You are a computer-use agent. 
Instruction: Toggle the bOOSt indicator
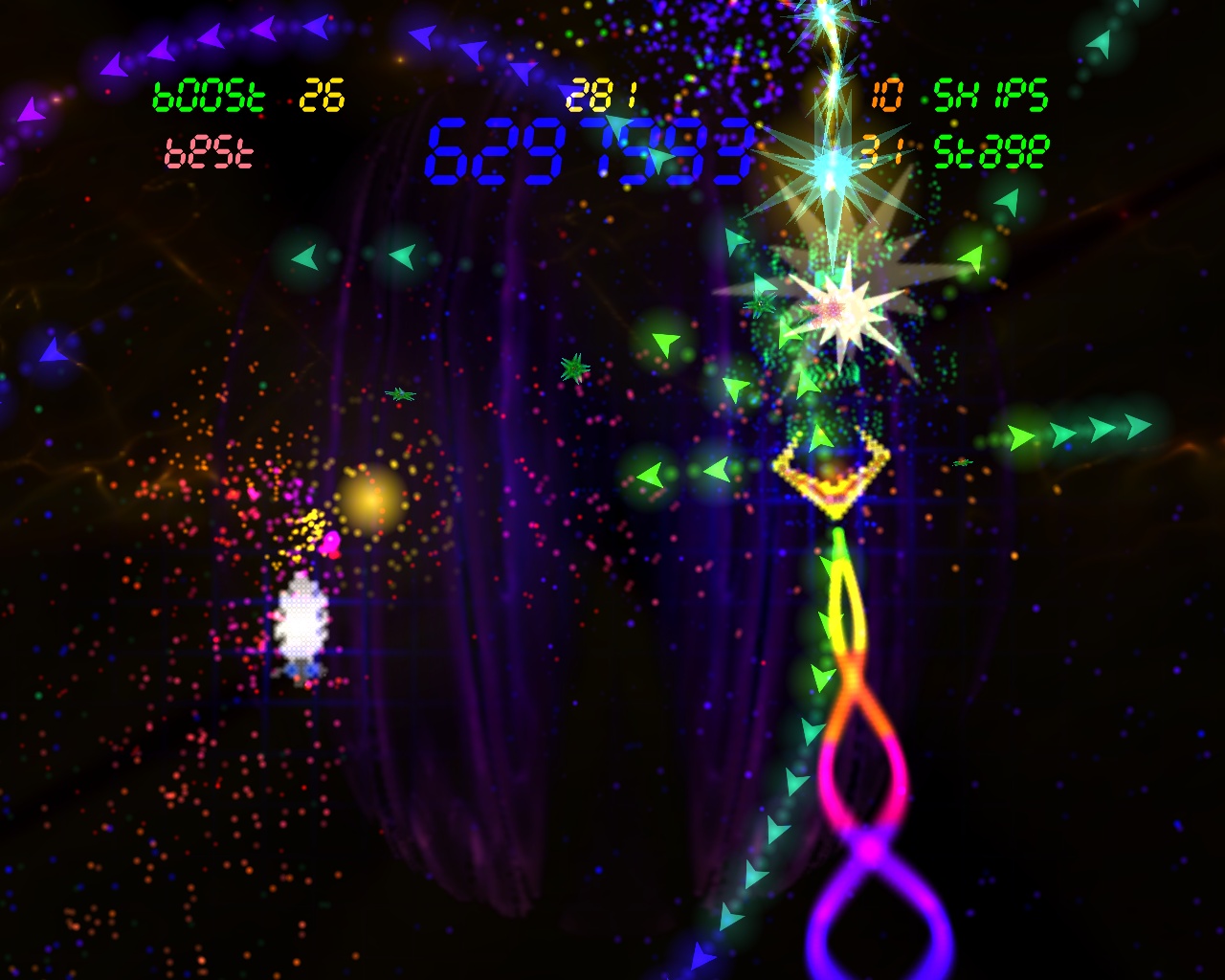pyautogui.click(x=209, y=95)
